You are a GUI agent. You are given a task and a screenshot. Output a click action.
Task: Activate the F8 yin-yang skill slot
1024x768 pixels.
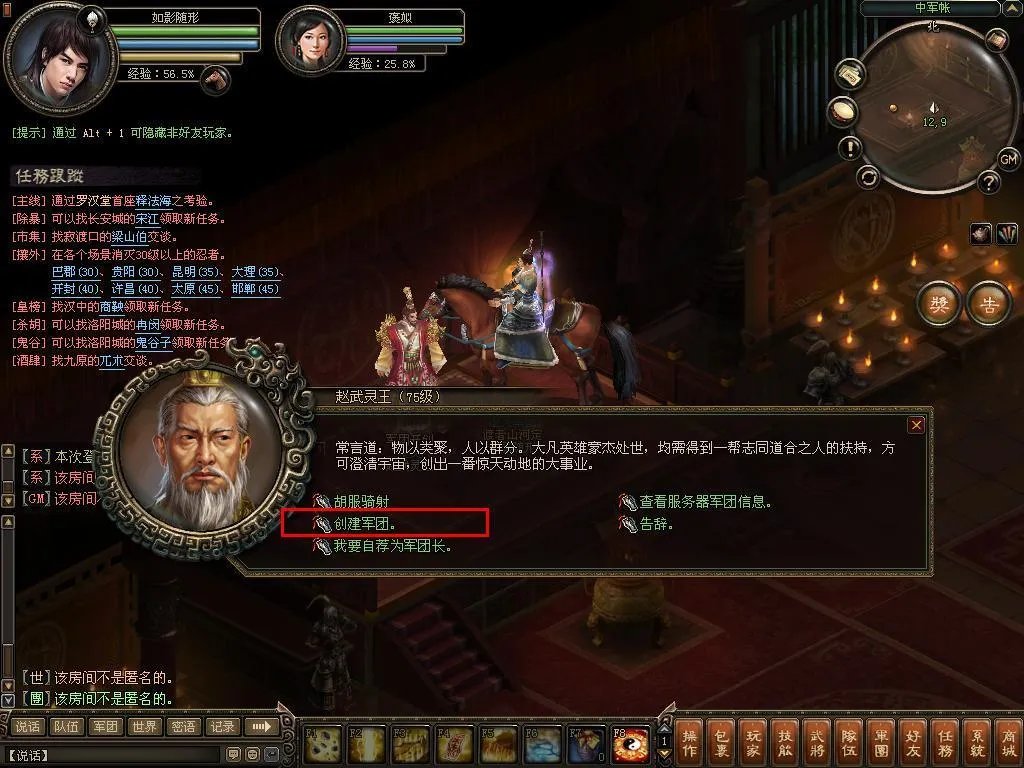pyautogui.click(x=630, y=743)
